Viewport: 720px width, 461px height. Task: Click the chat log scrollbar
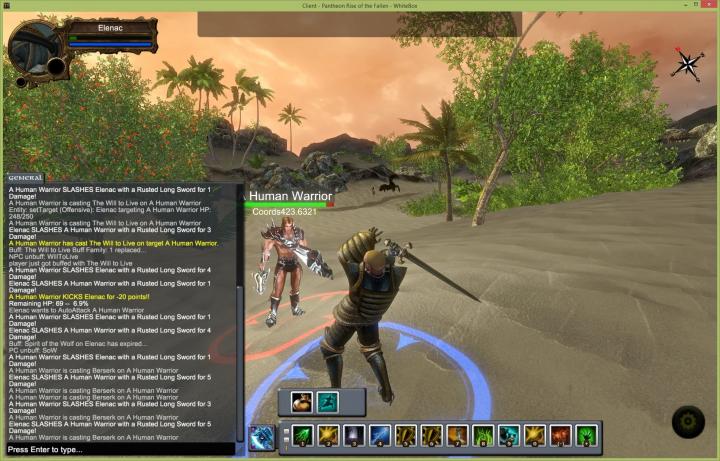240,310
